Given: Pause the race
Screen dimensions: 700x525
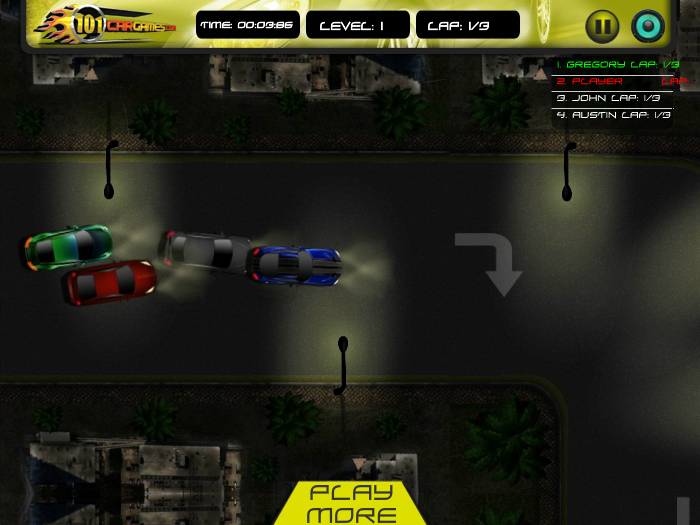Looking at the screenshot, I should point(602,26).
